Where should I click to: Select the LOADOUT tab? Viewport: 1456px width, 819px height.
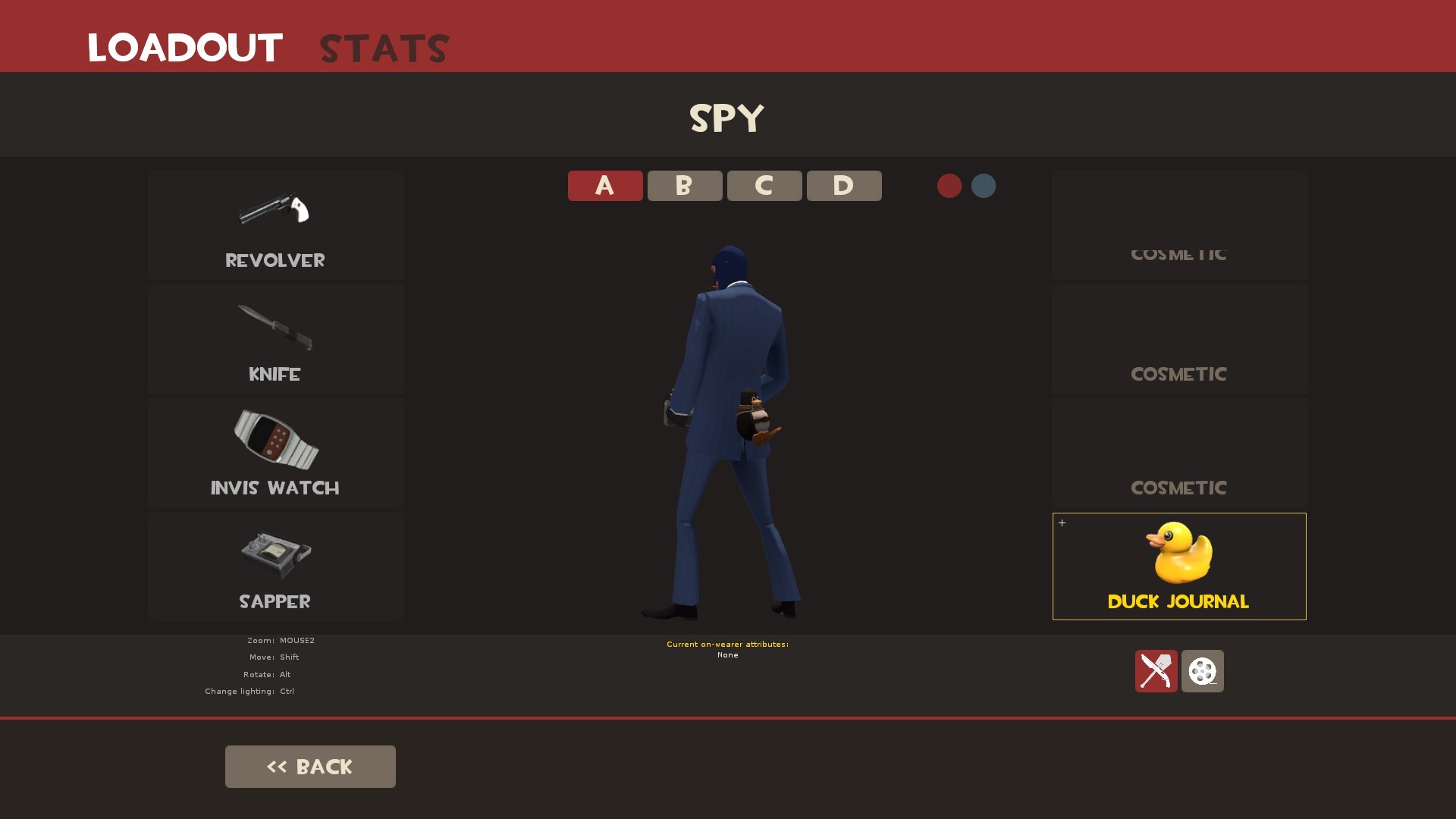[x=184, y=47]
